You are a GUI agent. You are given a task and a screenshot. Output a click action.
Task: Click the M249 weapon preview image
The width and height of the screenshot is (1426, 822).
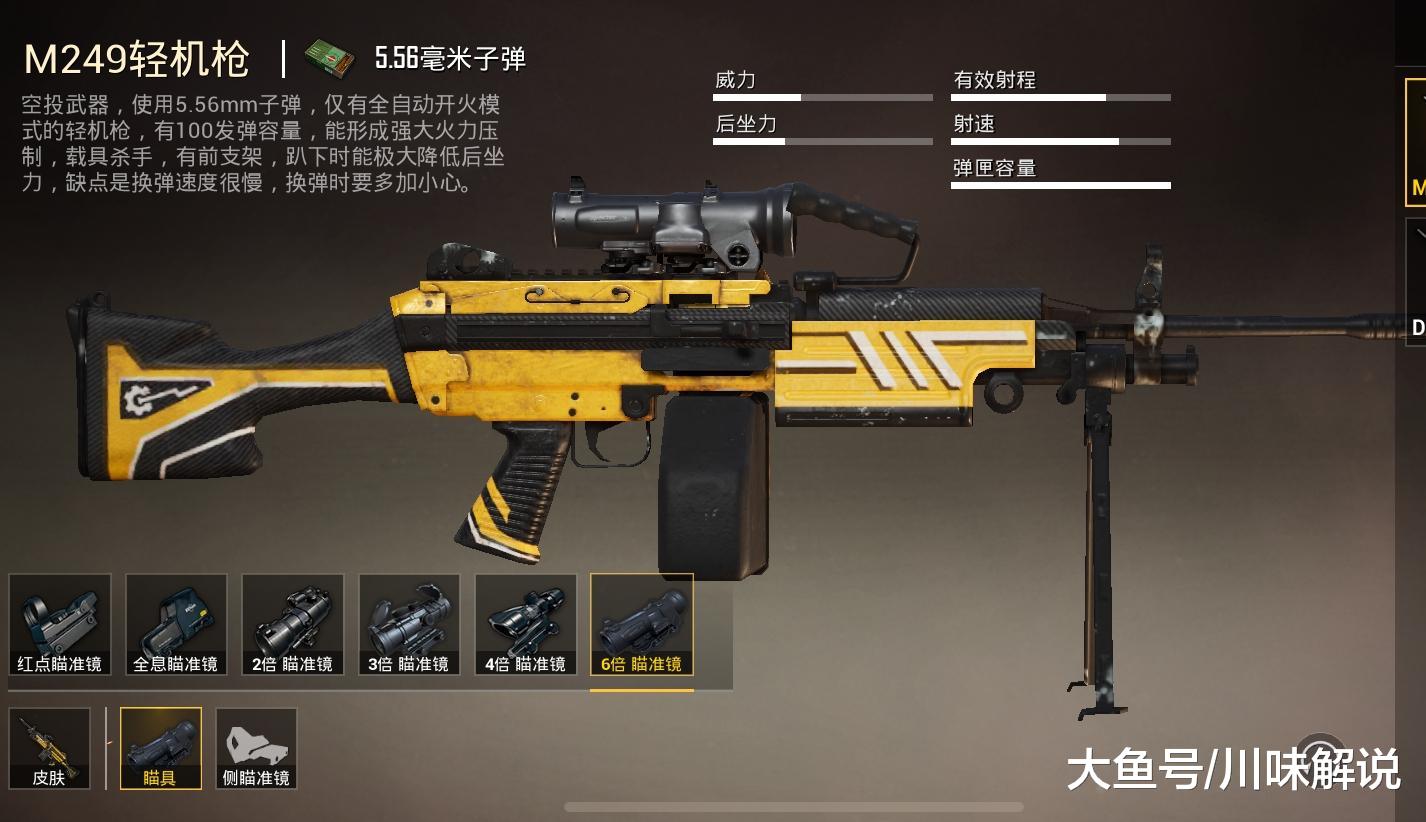[x=700, y=380]
